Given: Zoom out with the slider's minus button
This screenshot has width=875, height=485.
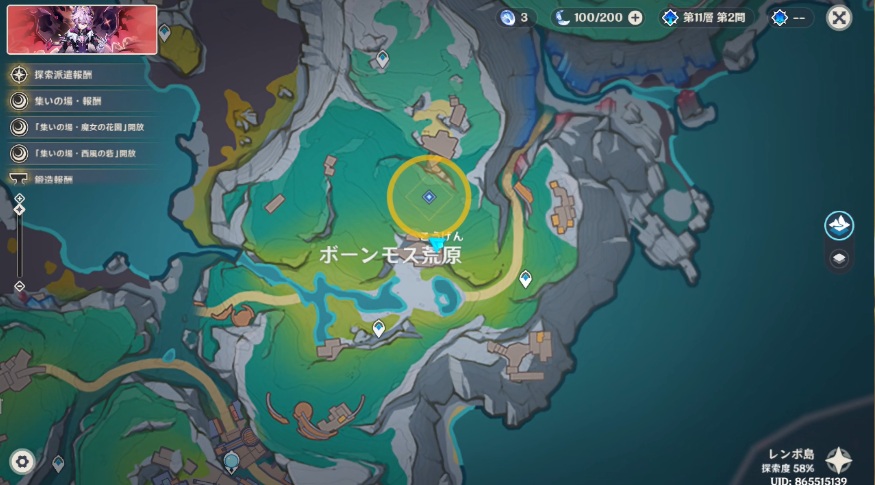Looking at the screenshot, I should pyautogui.click(x=19, y=287).
